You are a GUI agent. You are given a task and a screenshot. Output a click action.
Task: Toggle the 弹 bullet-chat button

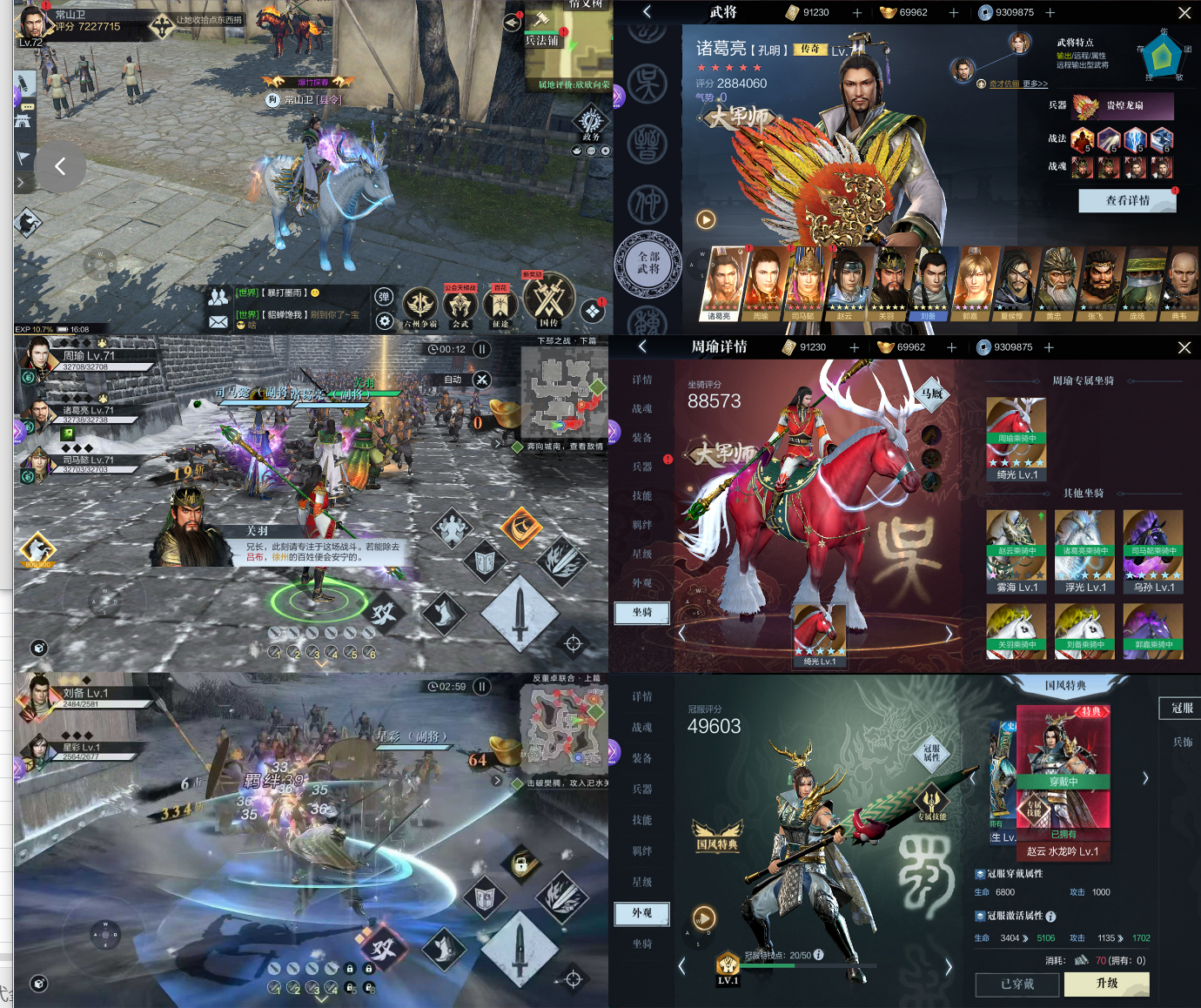point(384,297)
